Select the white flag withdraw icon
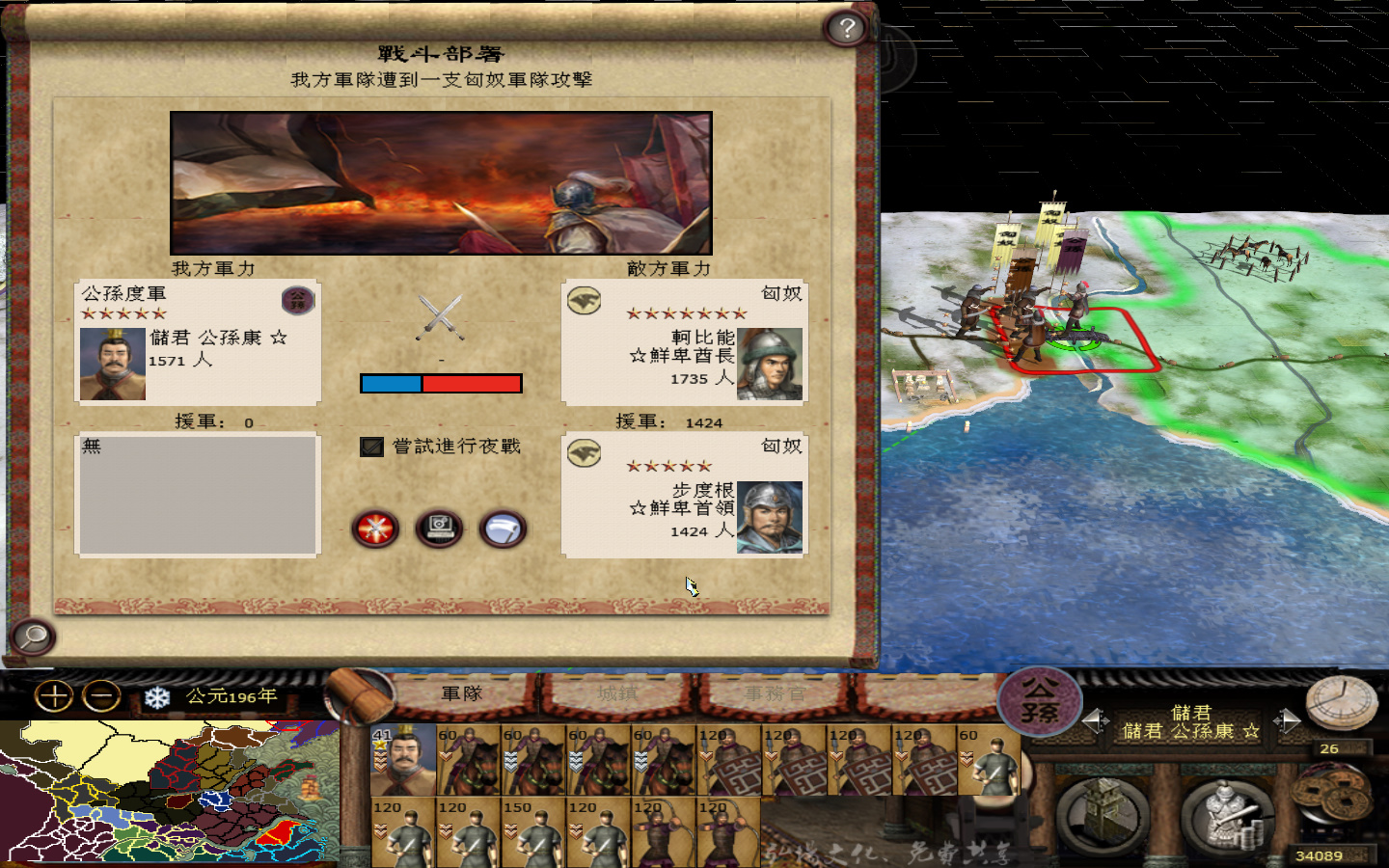The image size is (1389, 868). click(503, 529)
